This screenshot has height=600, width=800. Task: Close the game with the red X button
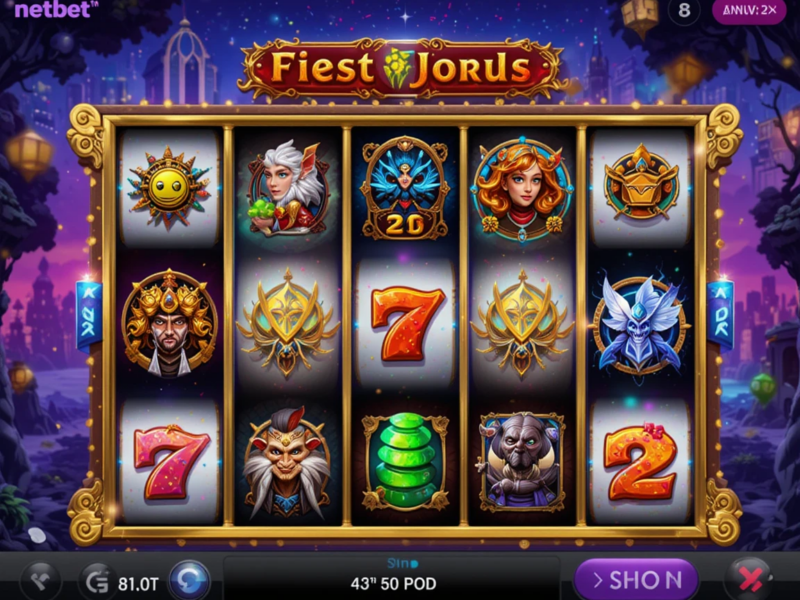click(748, 579)
